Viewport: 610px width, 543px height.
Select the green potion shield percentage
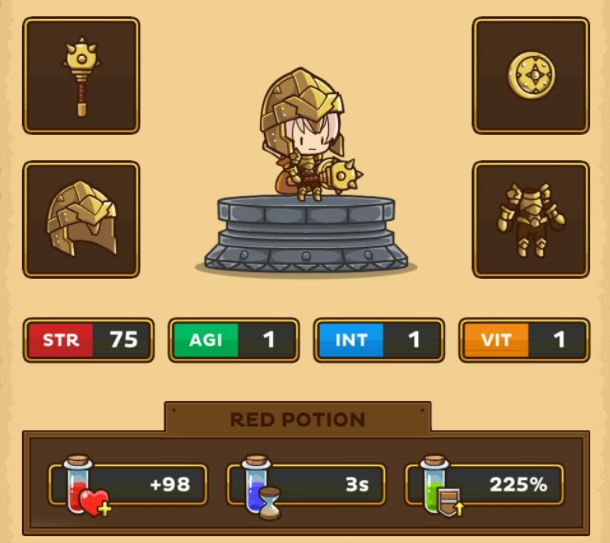coord(485,485)
